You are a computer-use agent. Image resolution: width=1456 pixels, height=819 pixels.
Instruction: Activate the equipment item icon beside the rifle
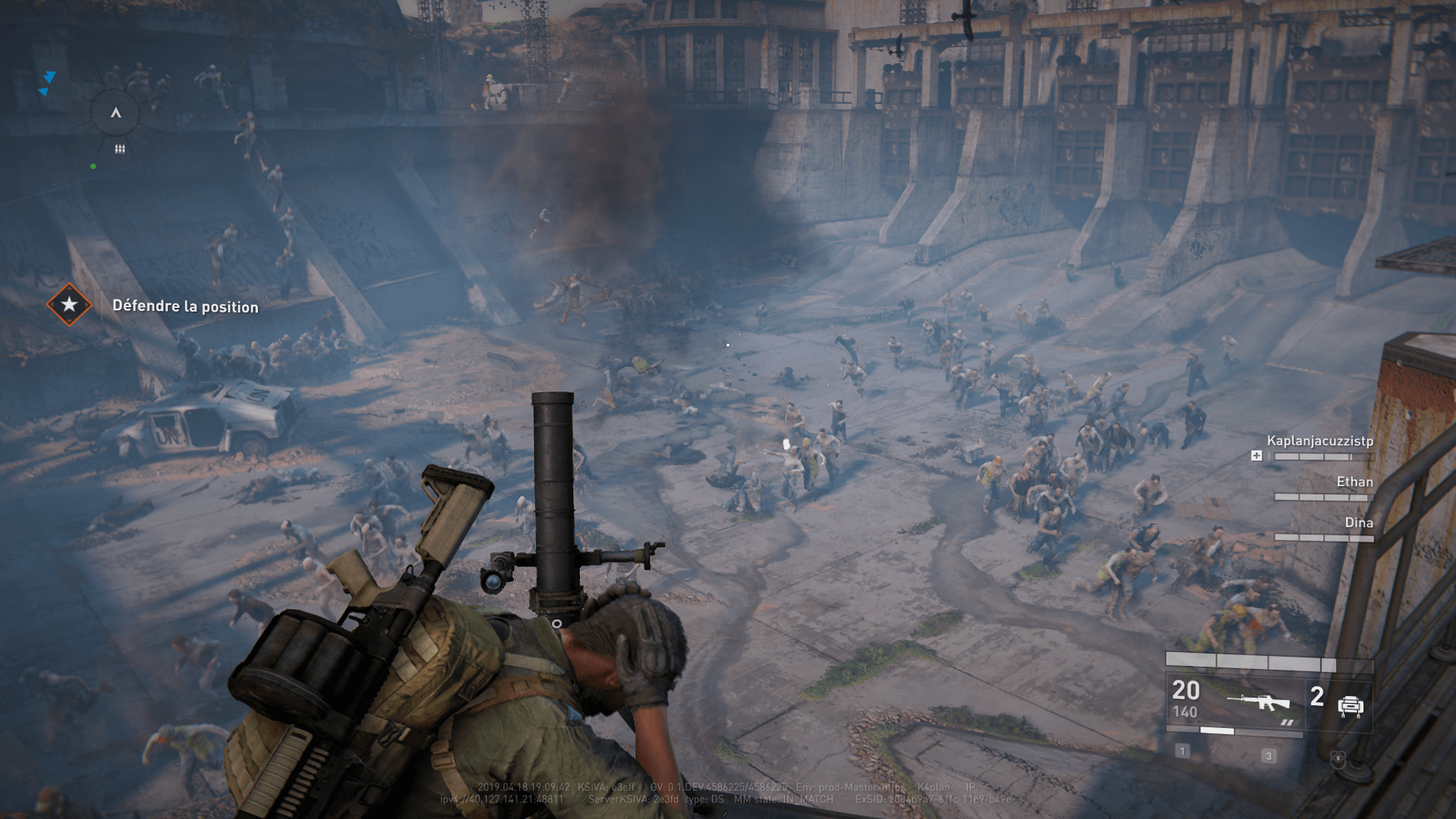[1351, 706]
